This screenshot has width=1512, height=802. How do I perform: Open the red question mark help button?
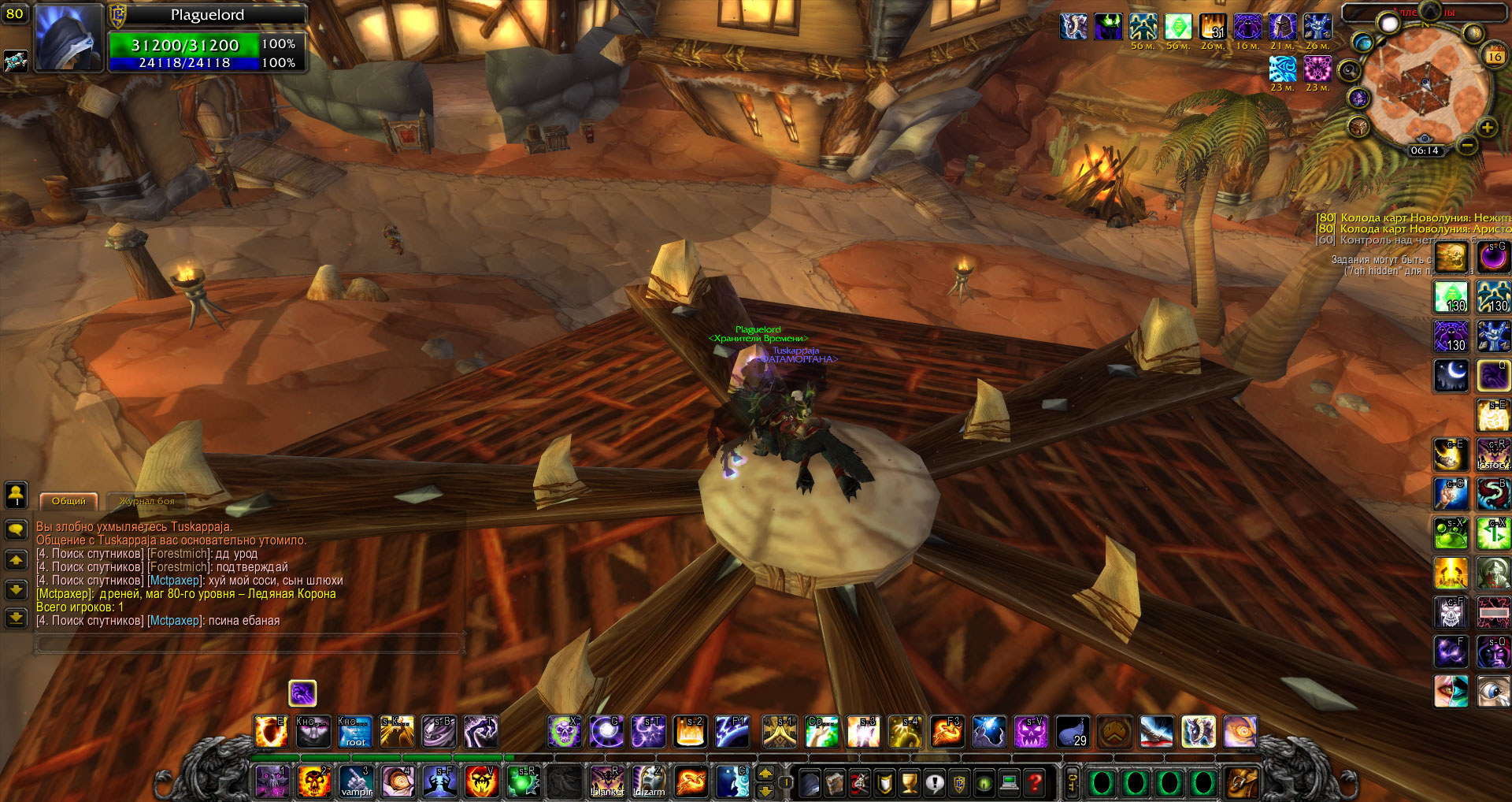tap(1036, 782)
